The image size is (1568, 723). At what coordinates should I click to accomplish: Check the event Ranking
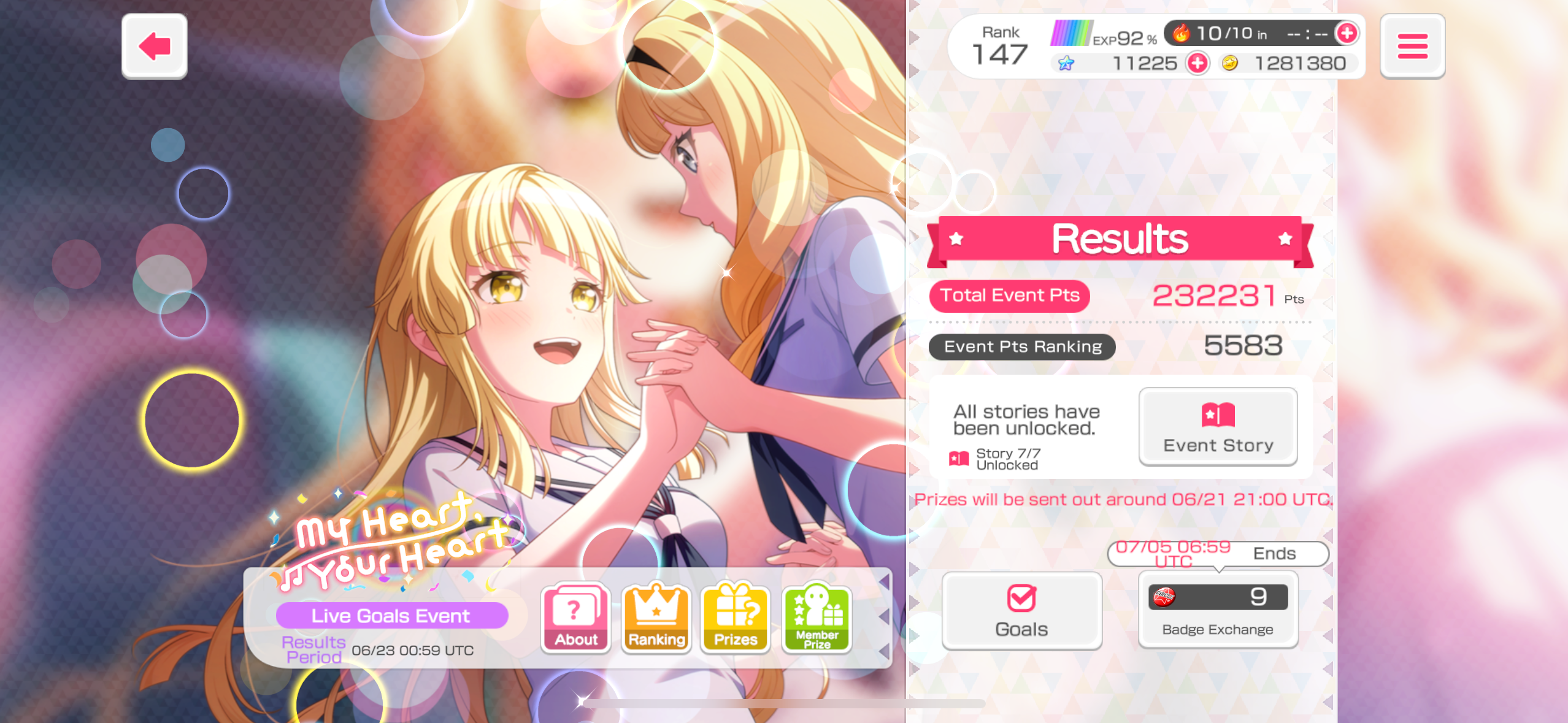point(656,618)
